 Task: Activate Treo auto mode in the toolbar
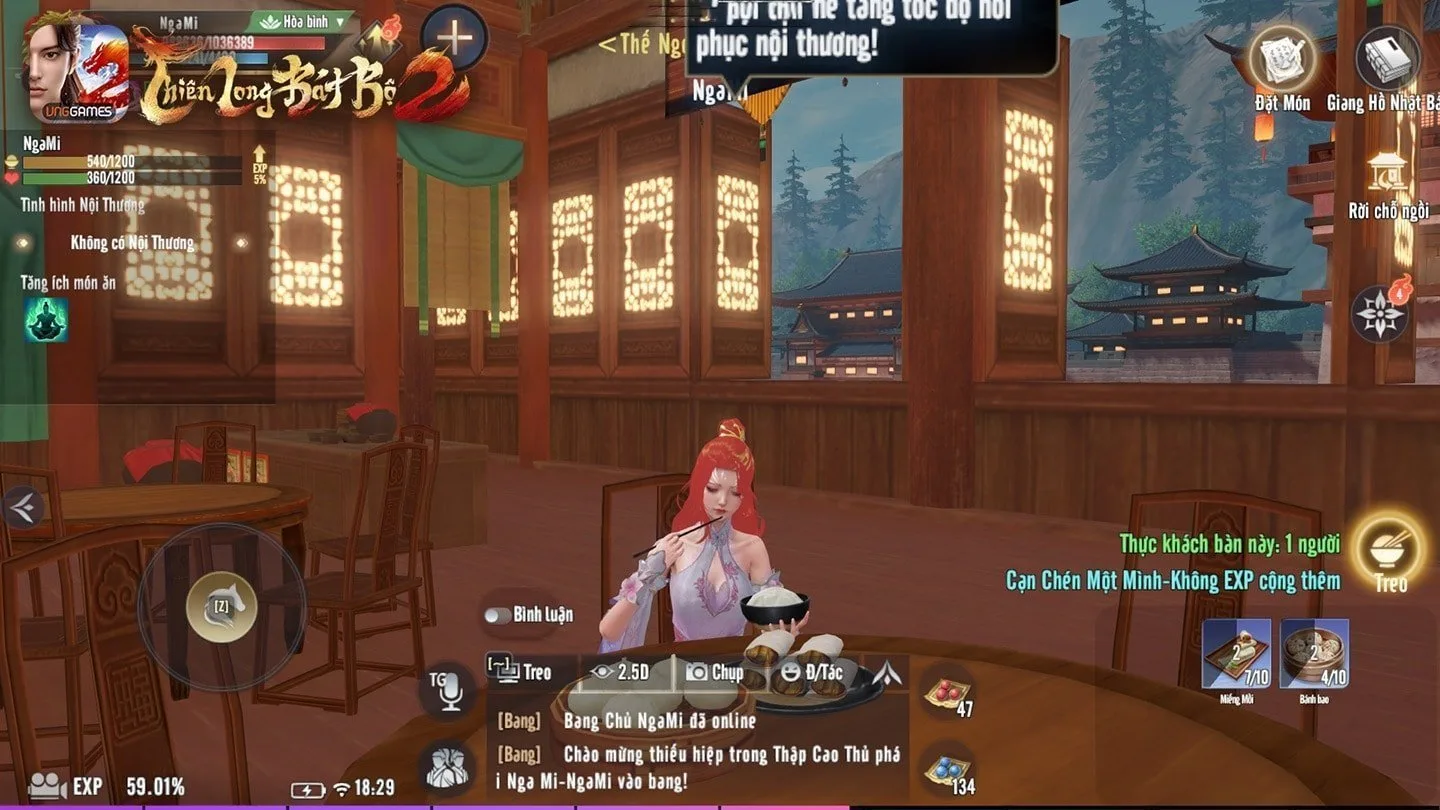pos(520,672)
